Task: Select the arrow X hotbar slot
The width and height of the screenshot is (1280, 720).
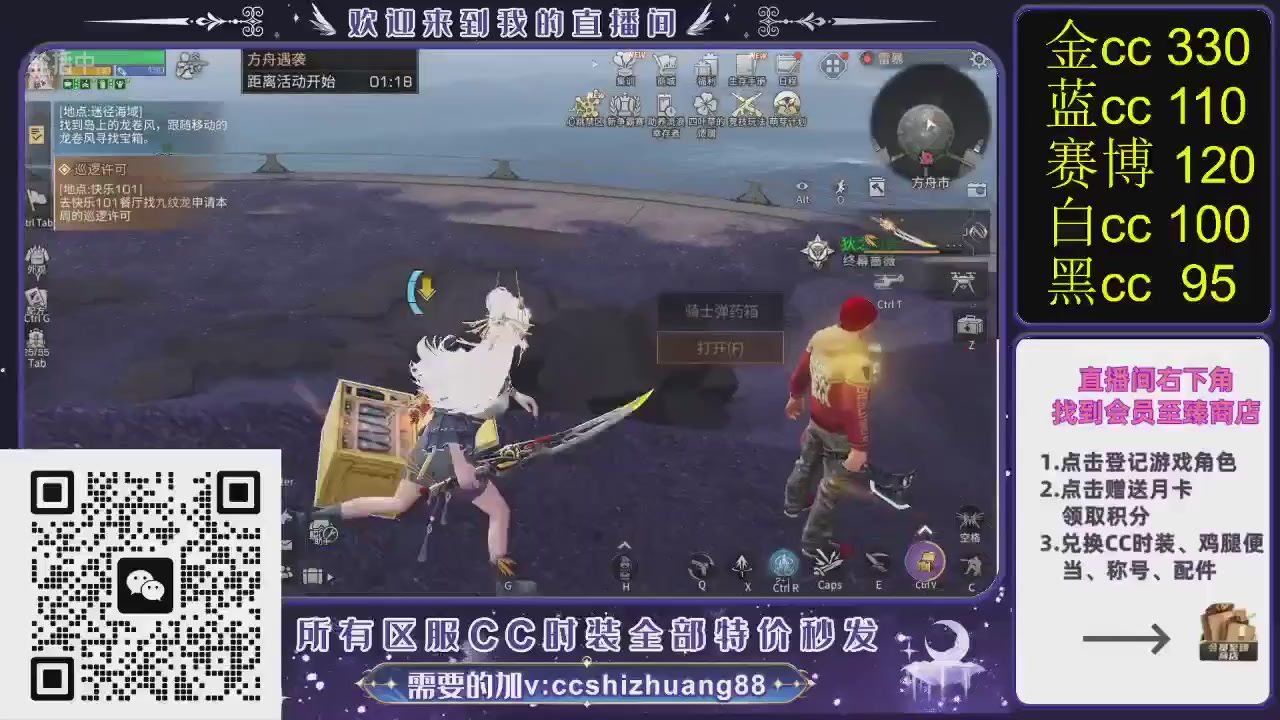Action: (x=743, y=565)
